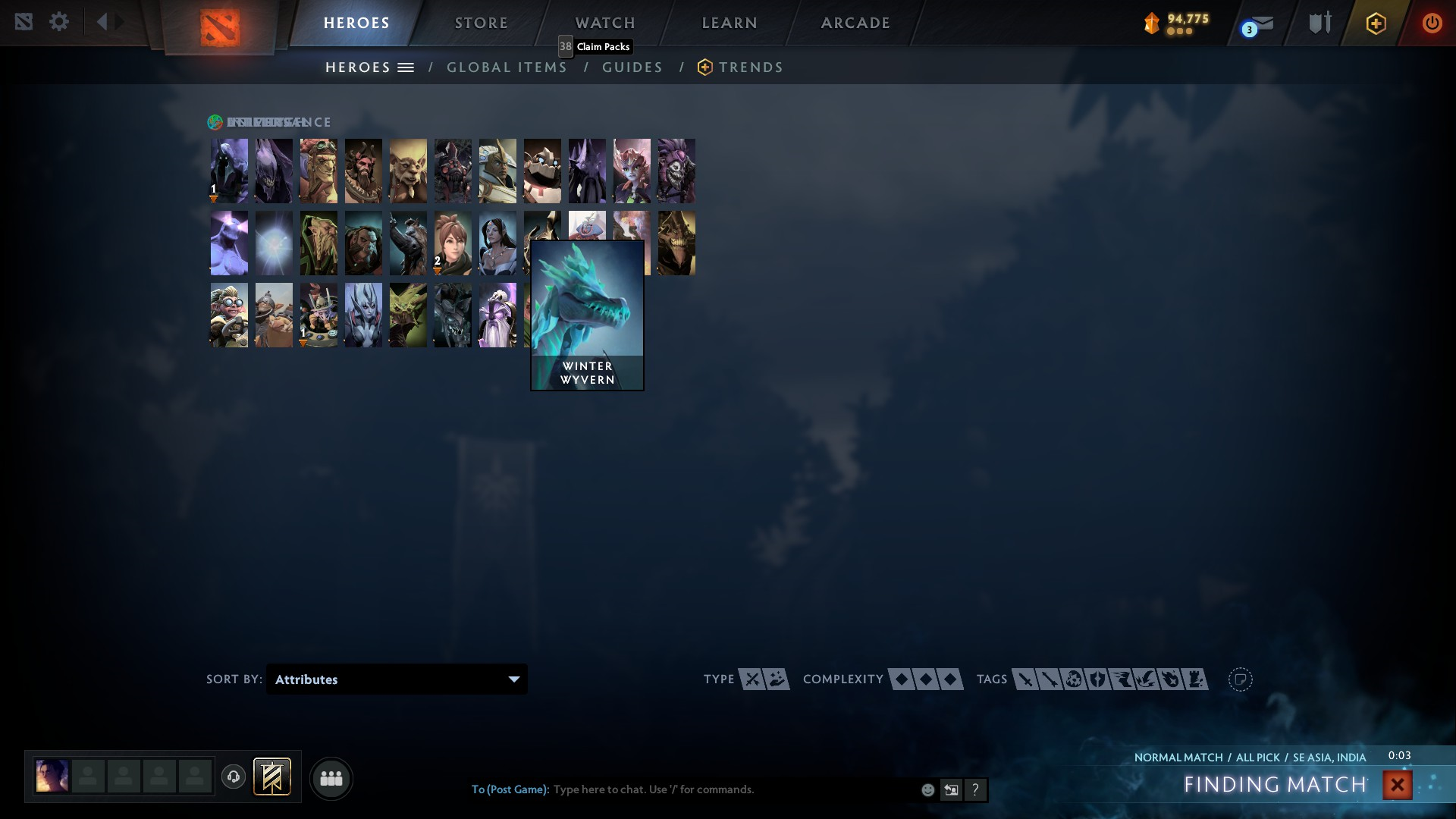Click the red power button
This screenshot has width=1456, height=819.
pyautogui.click(x=1432, y=23)
